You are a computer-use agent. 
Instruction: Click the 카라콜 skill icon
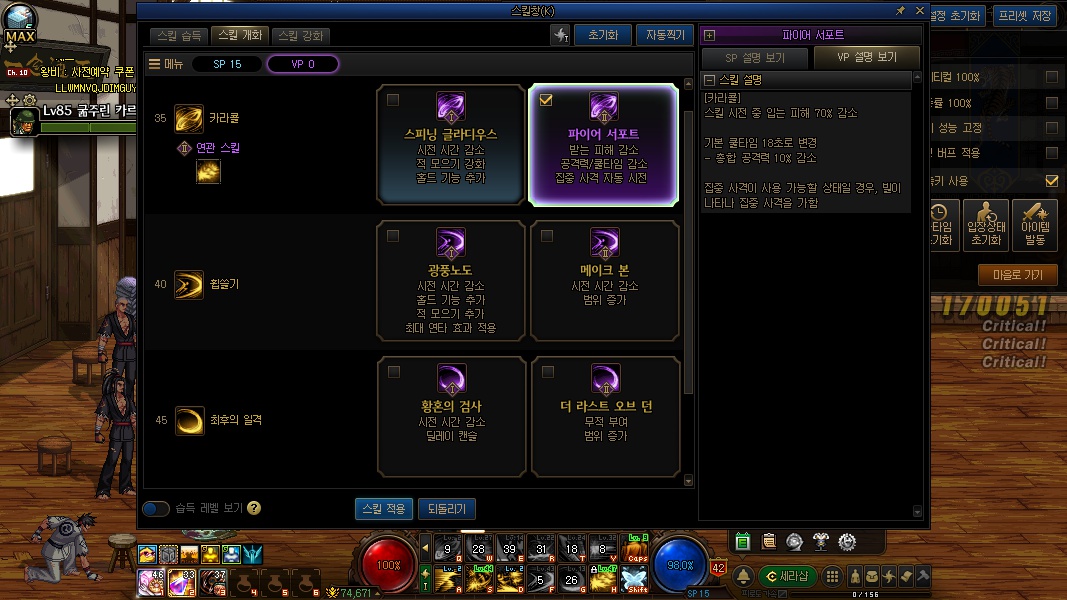(189, 118)
